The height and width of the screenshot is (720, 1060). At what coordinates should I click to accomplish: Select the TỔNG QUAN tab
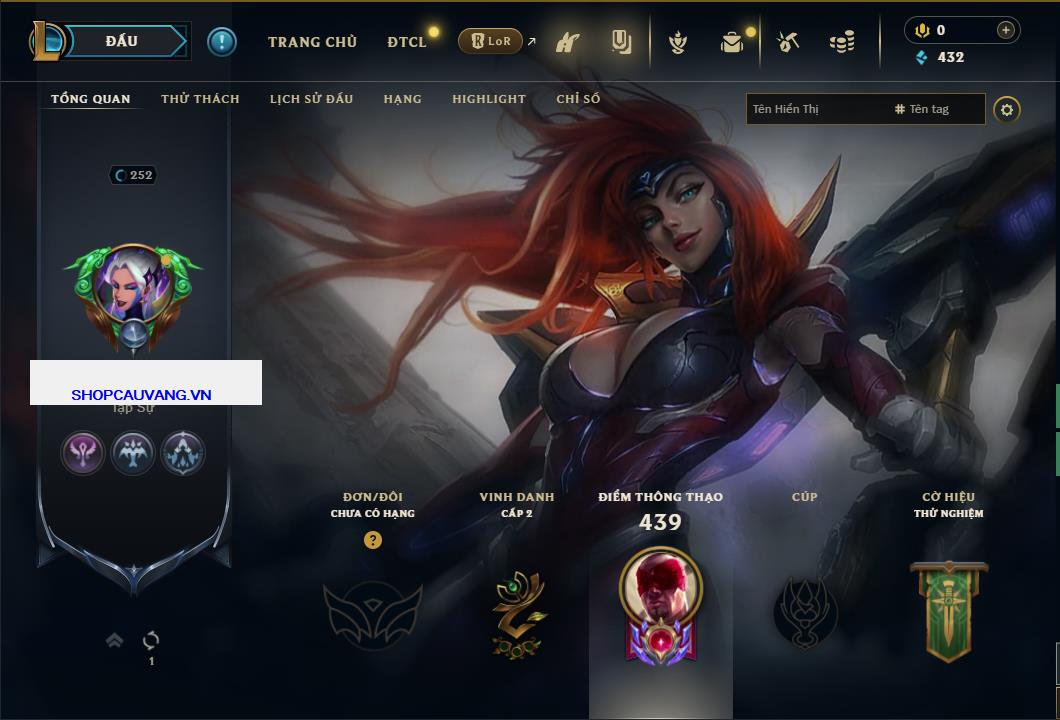click(x=90, y=99)
